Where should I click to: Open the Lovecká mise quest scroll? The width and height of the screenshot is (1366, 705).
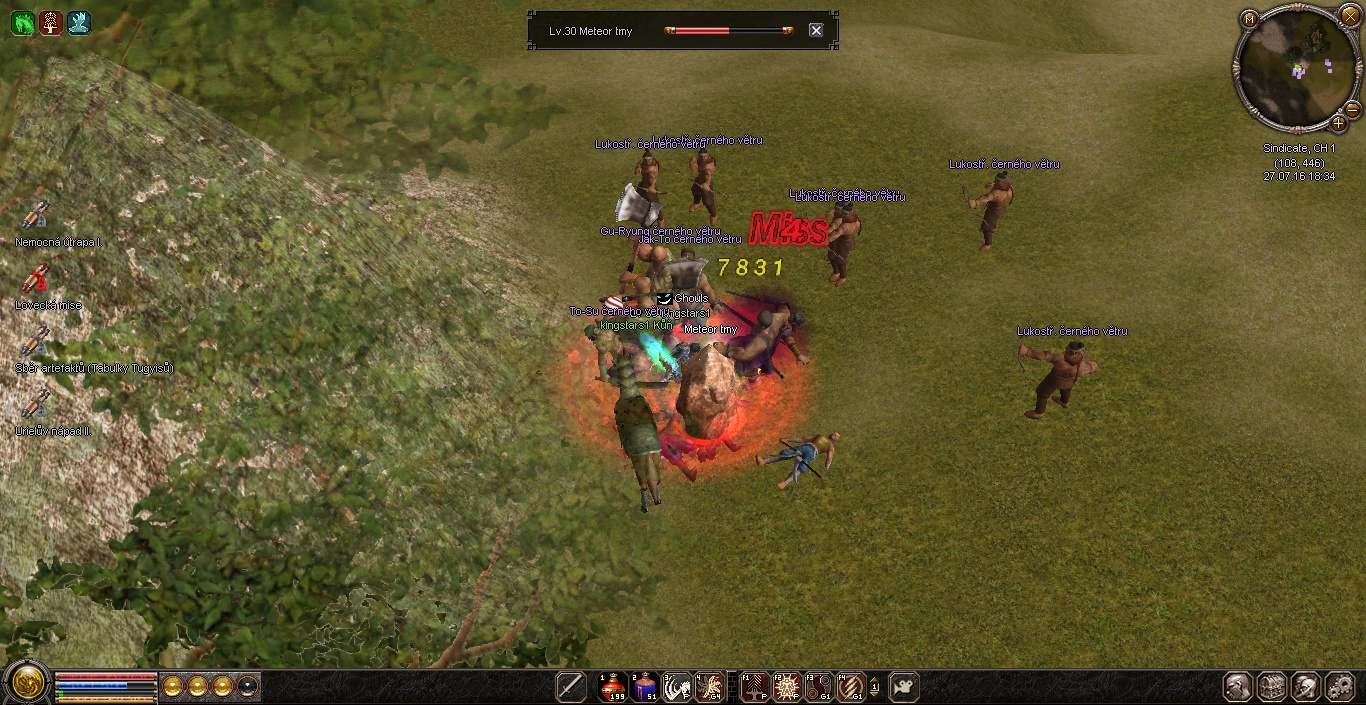(x=36, y=278)
